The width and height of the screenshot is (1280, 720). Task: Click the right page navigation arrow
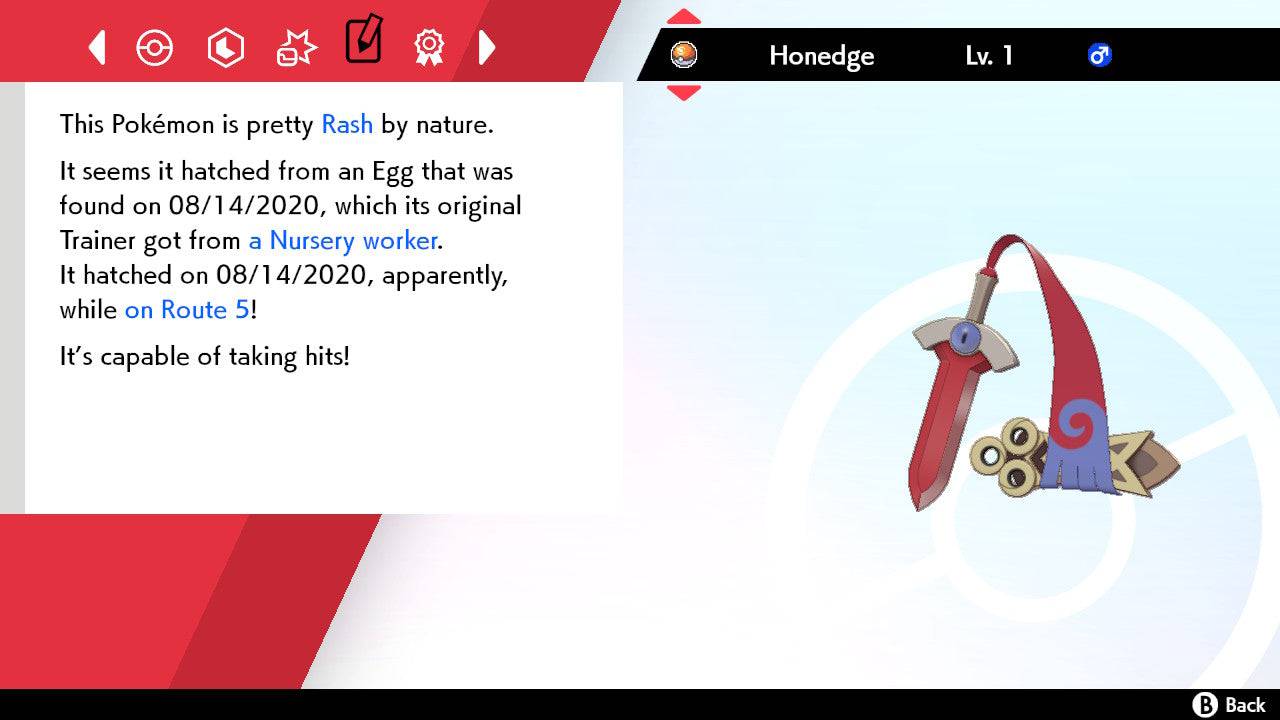pyautogui.click(x=487, y=47)
